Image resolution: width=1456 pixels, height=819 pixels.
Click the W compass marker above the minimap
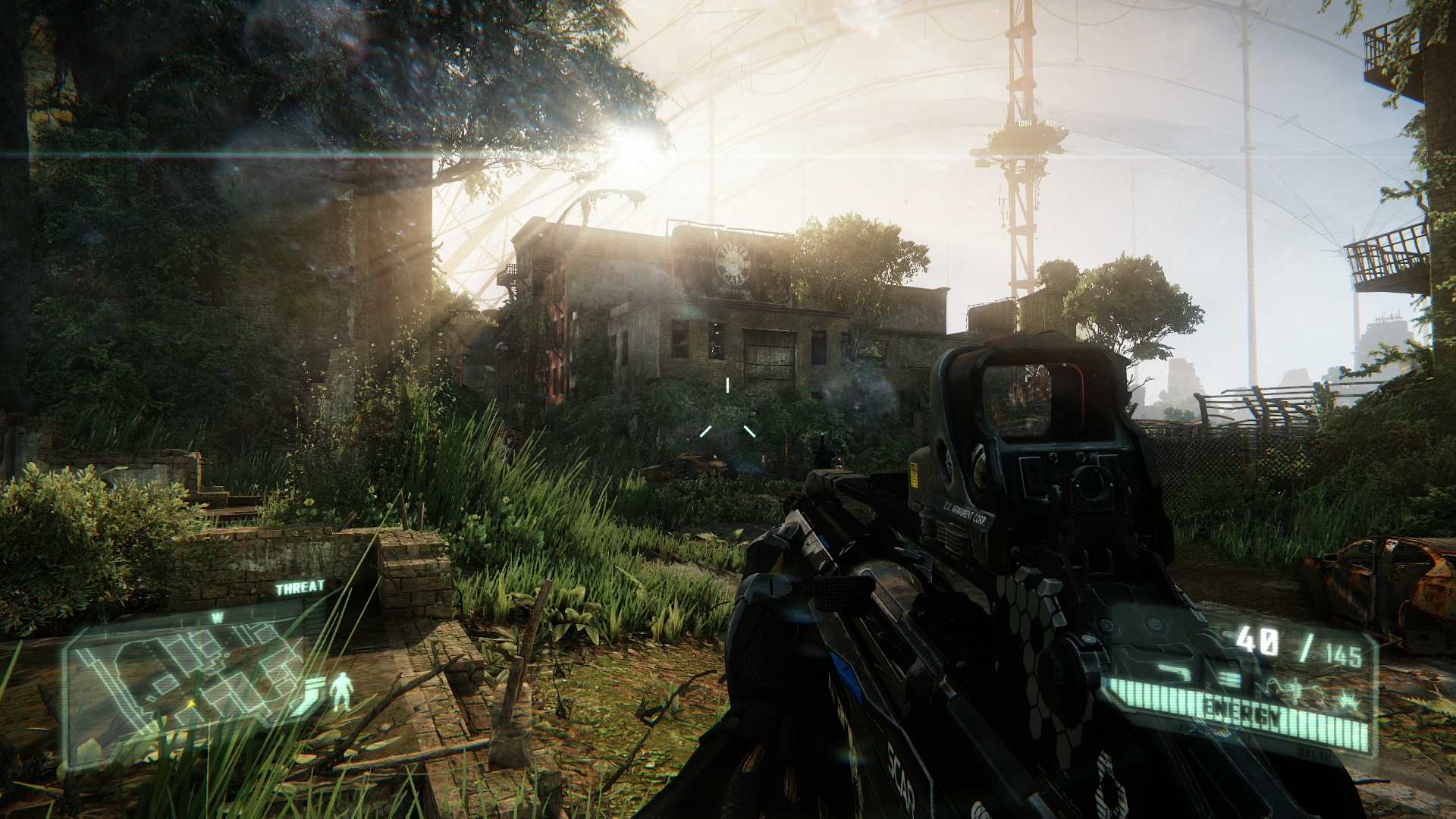(x=218, y=617)
